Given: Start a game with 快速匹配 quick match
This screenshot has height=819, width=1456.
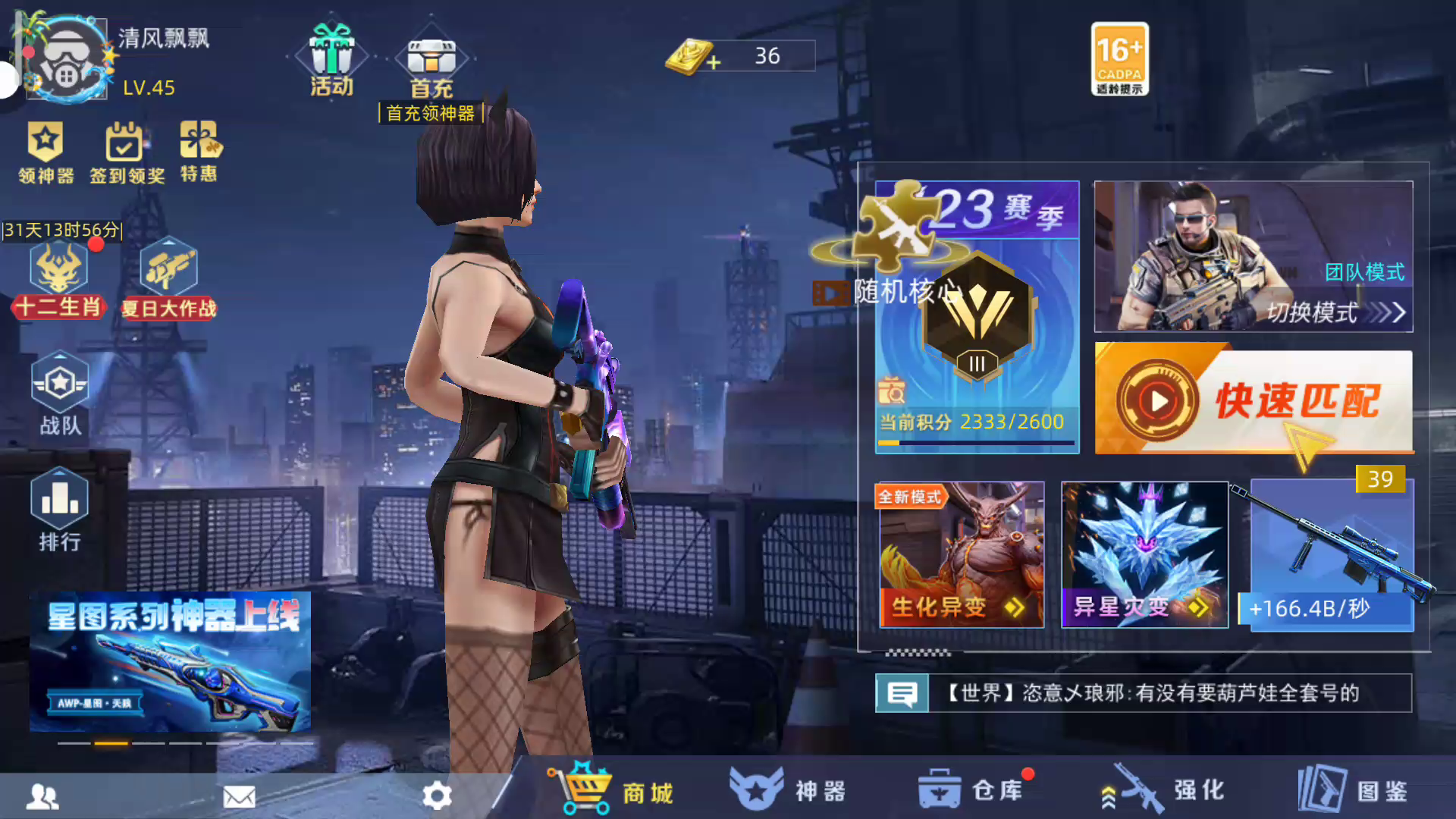Looking at the screenshot, I should pyautogui.click(x=1254, y=400).
